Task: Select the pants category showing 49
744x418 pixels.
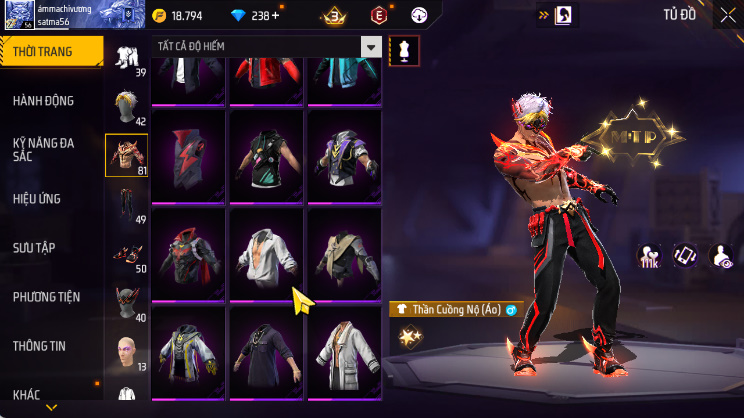Action: 127,204
